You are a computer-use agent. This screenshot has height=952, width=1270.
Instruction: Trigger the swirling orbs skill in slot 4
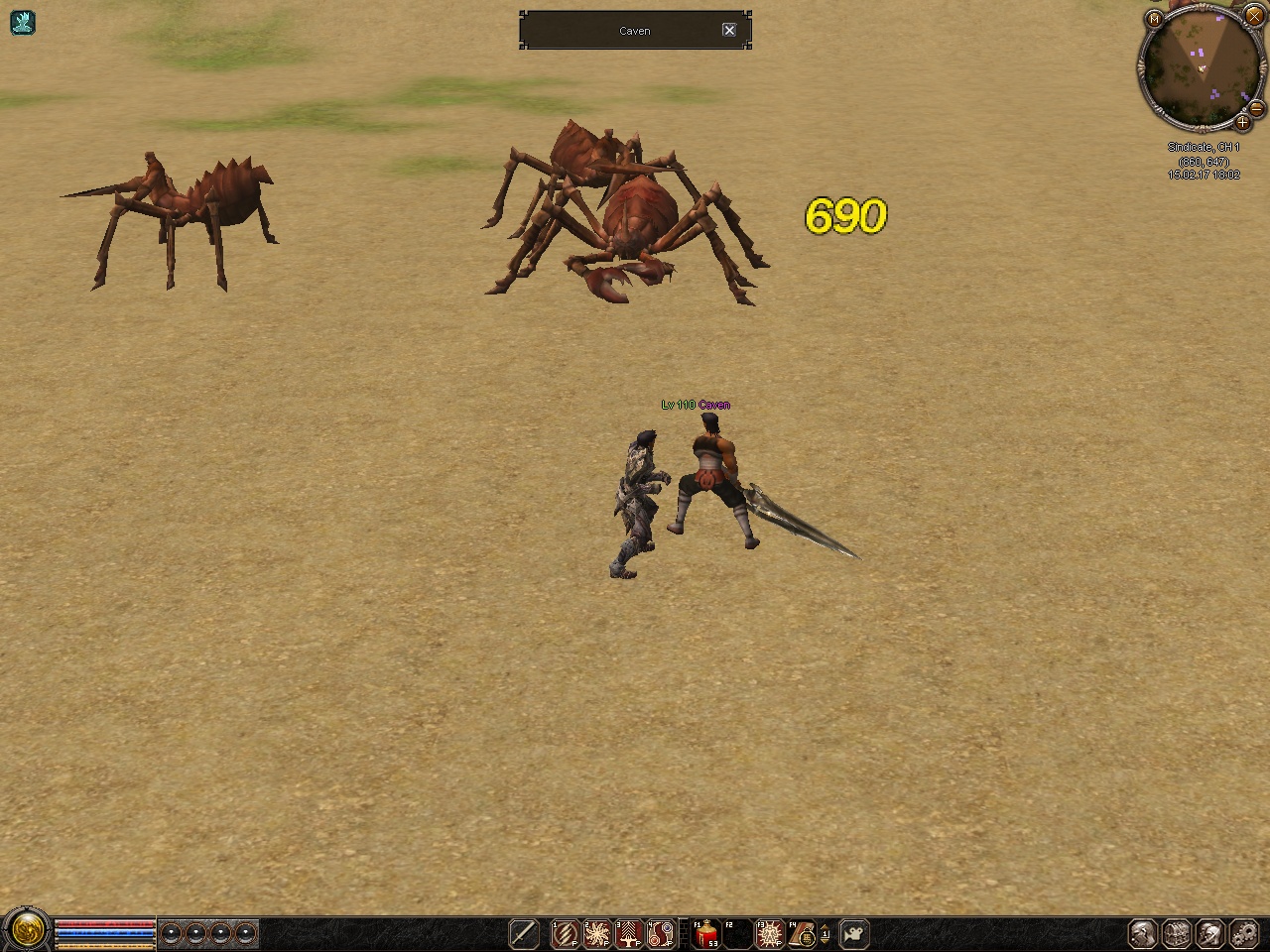click(661, 933)
